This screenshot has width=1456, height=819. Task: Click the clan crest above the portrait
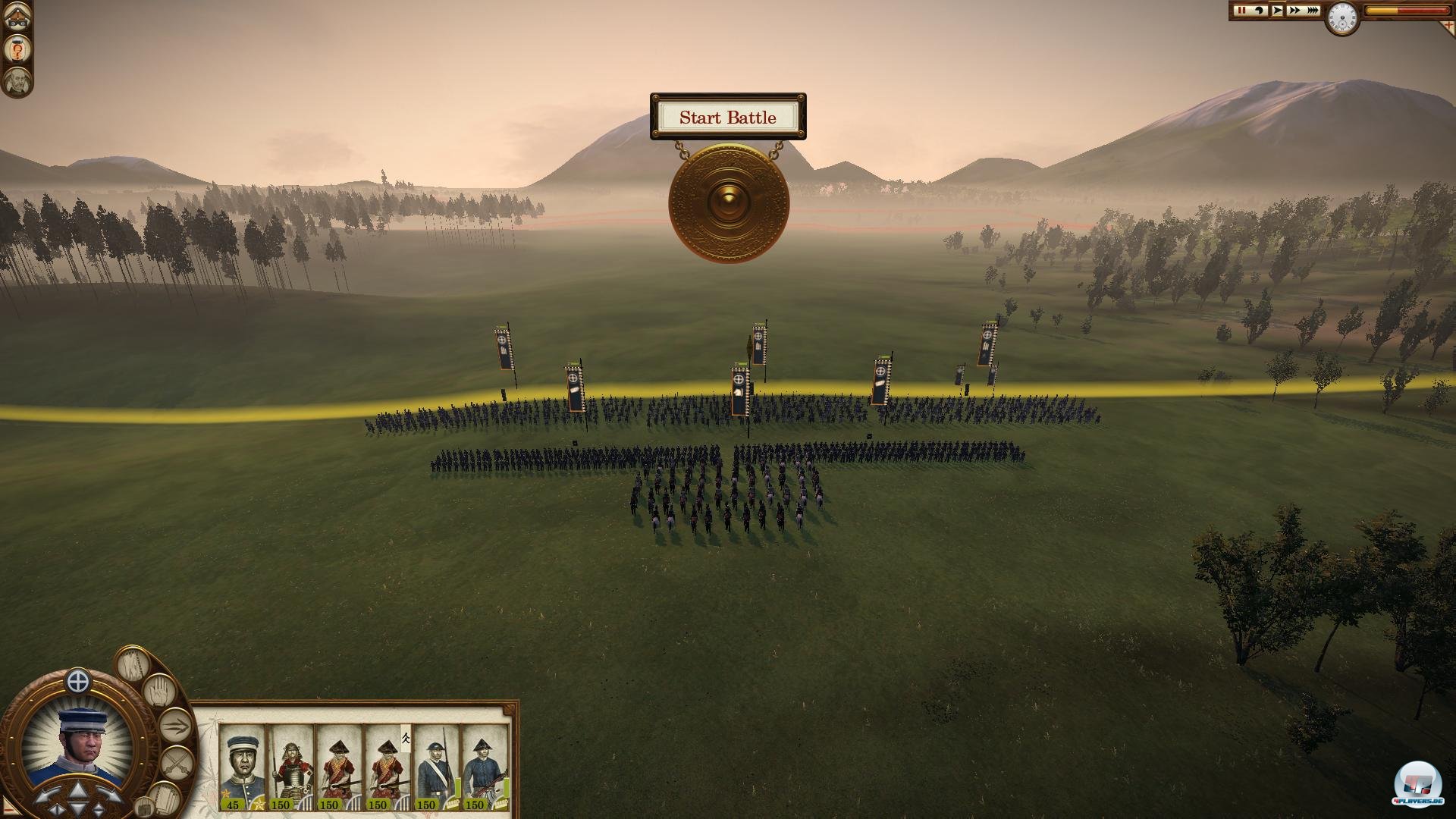pos(78,682)
